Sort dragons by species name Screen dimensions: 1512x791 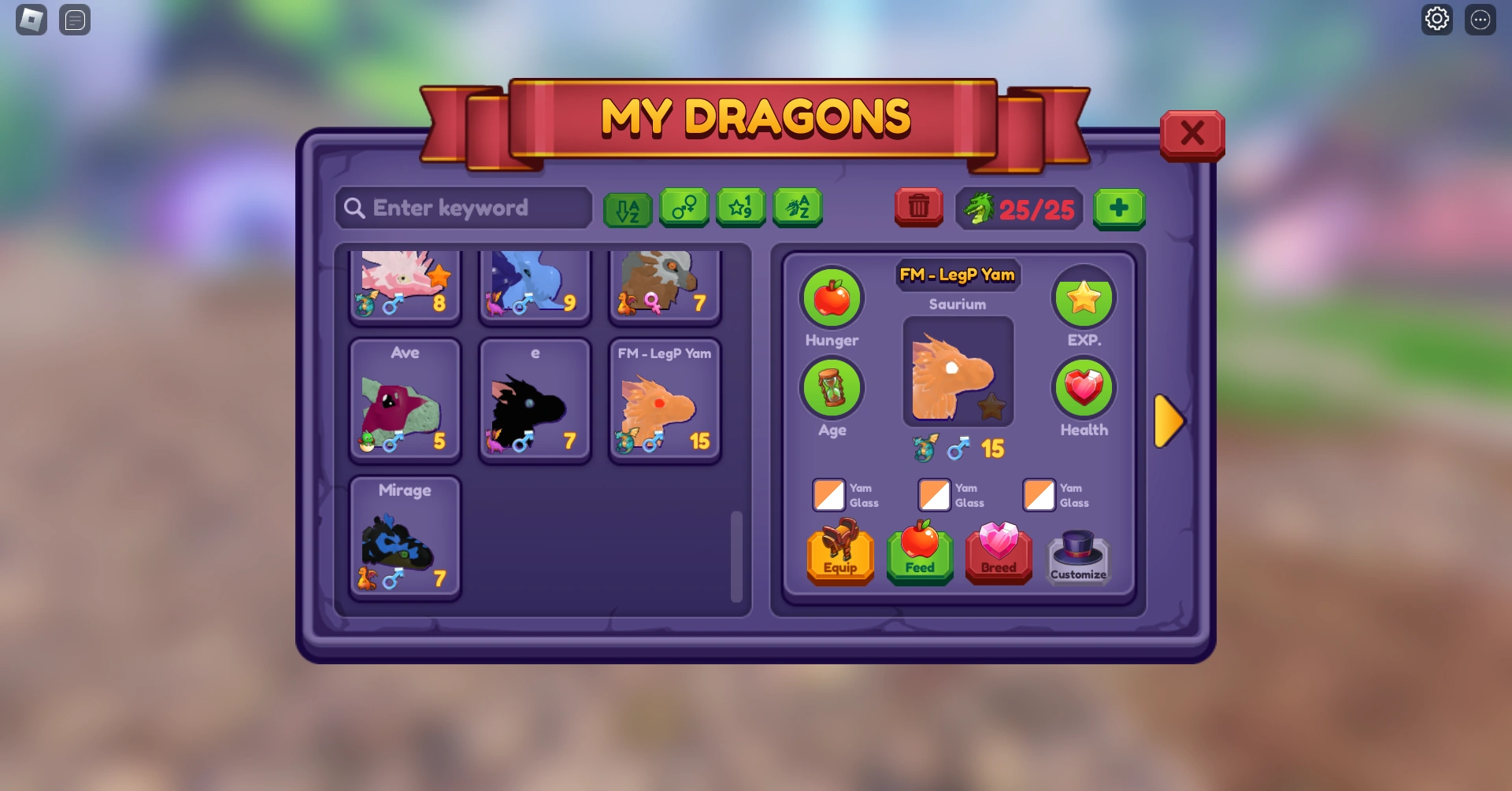pos(797,208)
